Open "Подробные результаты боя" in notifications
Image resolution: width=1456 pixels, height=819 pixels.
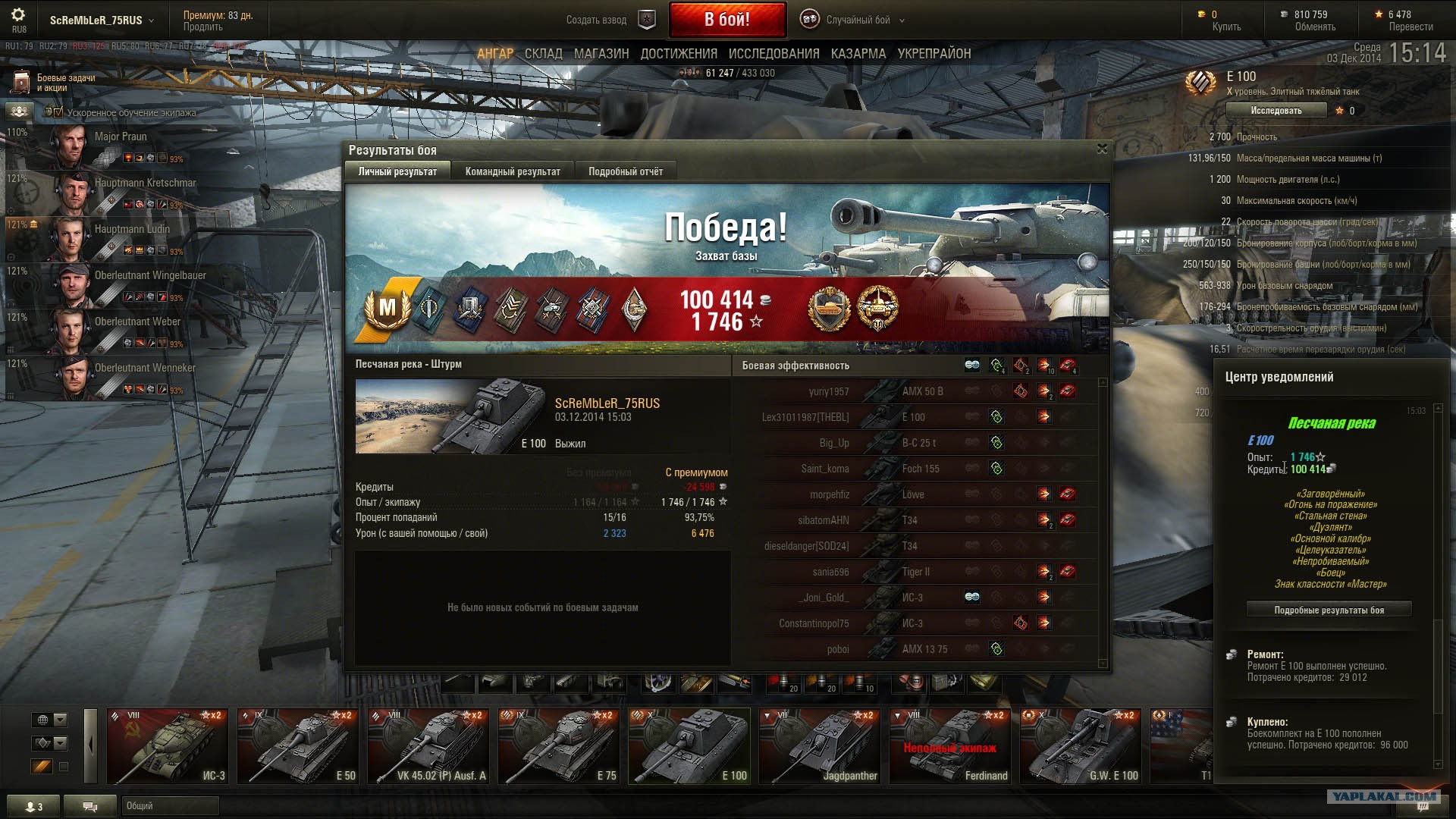(1329, 610)
